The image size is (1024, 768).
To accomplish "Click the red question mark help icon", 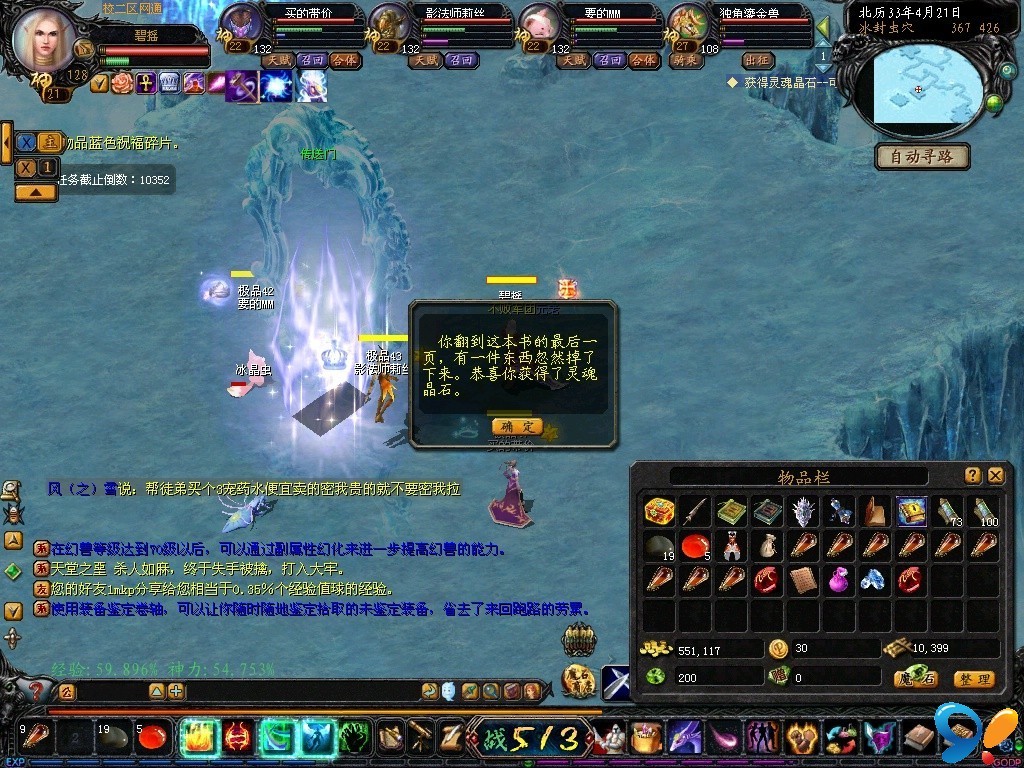I will click(x=36, y=690).
